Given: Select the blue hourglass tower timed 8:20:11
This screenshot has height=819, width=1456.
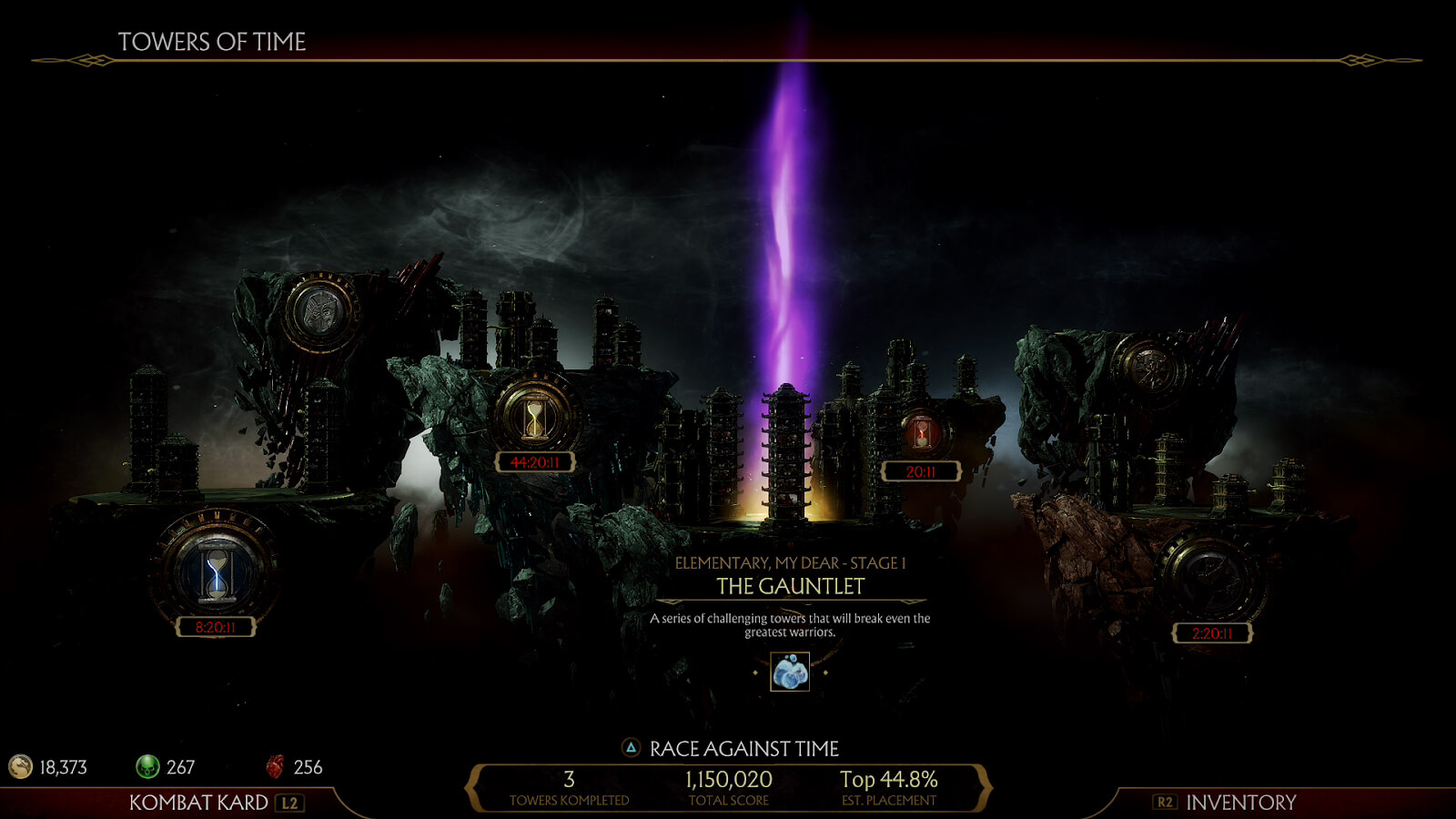Looking at the screenshot, I should (x=217, y=573).
